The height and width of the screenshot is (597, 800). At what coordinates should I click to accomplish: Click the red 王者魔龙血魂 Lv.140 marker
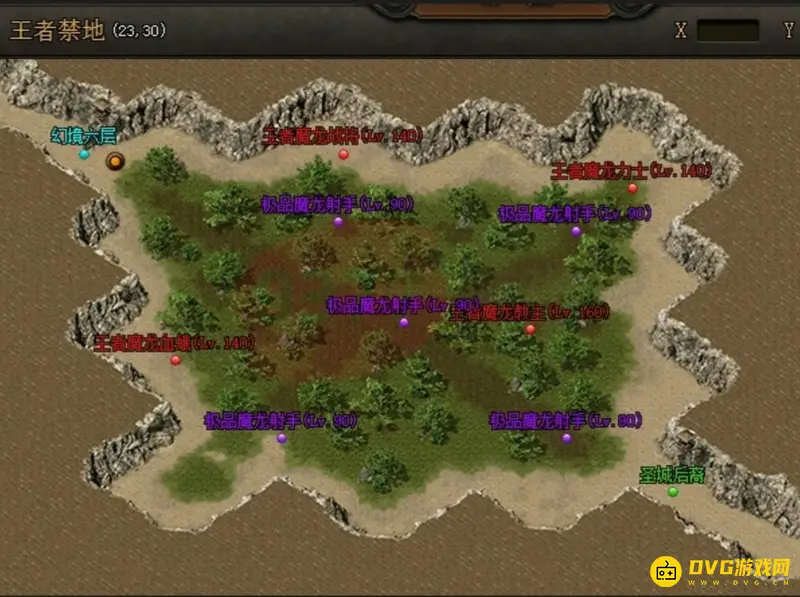175,360
